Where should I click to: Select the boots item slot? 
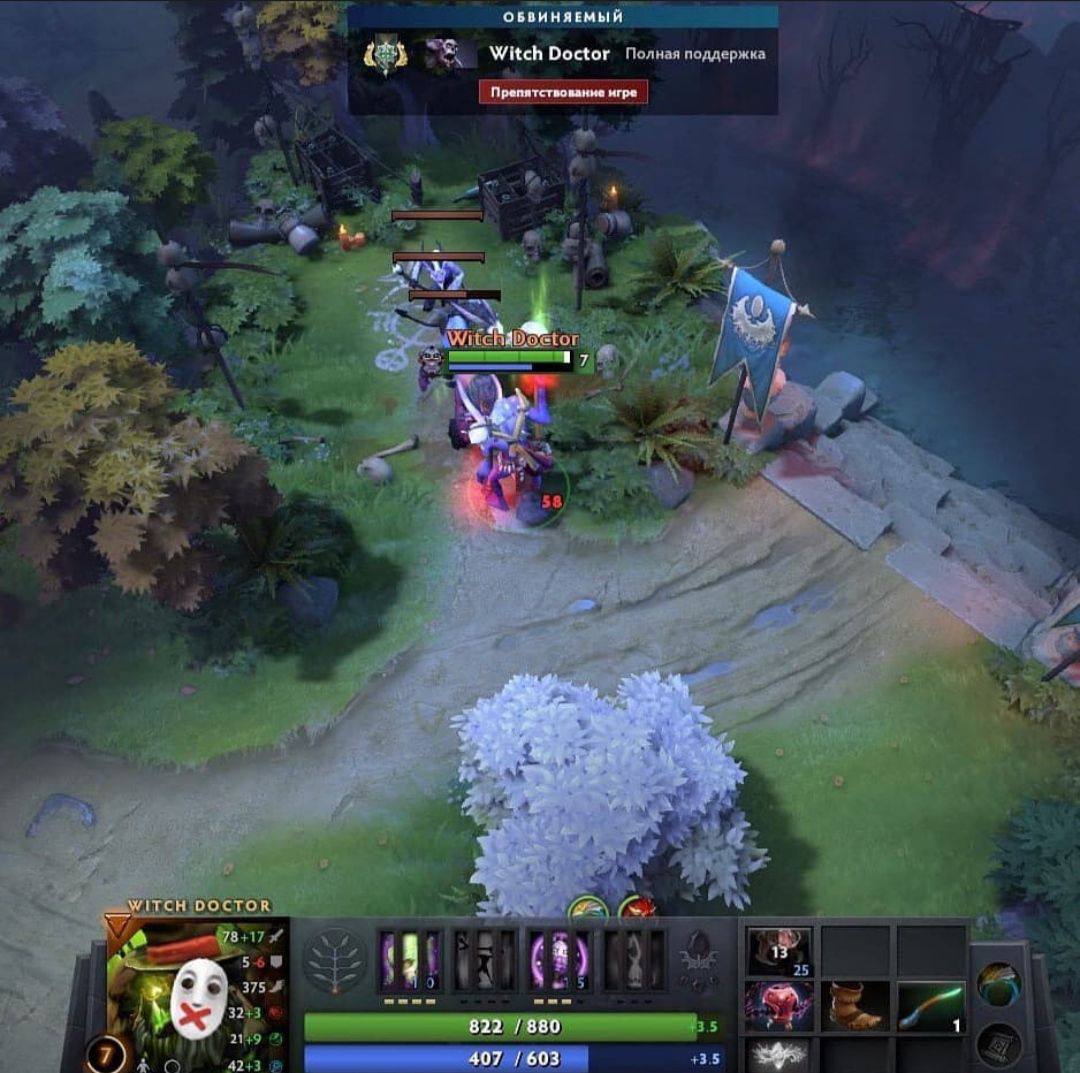coord(857,1005)
